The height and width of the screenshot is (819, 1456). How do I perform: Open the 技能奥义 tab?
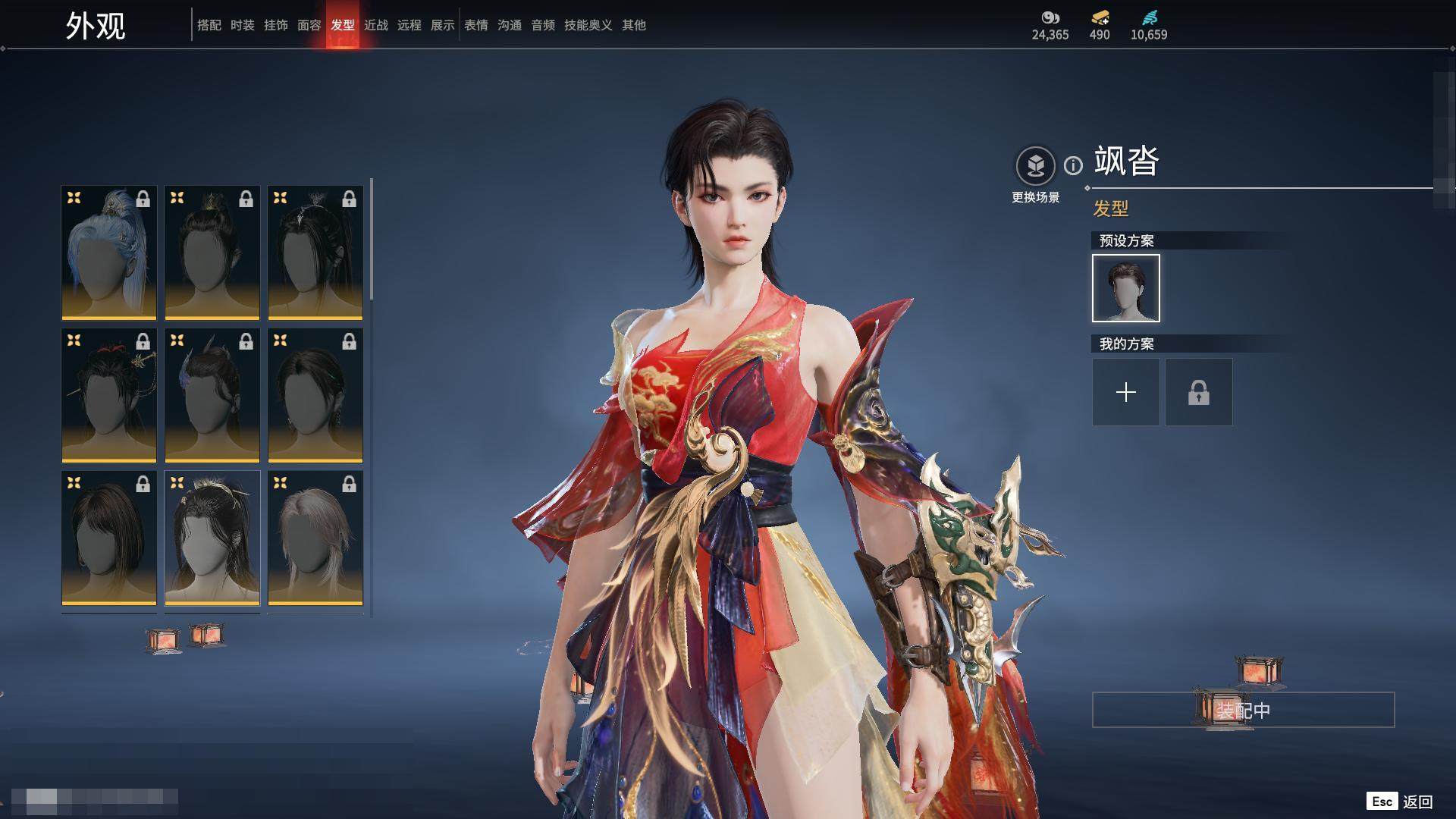pos(588,25)
